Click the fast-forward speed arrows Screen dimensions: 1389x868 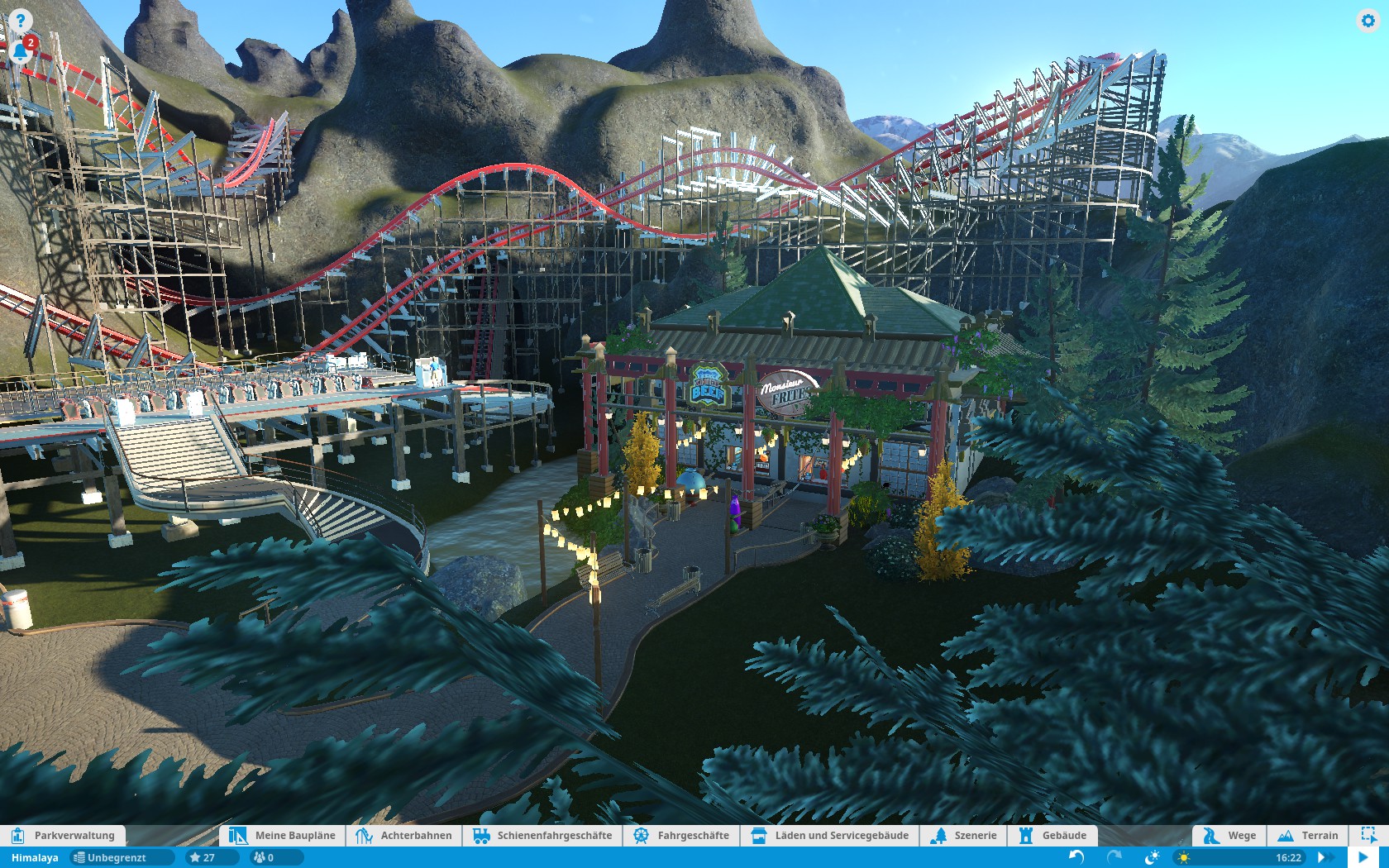(x=1325, y=857)
